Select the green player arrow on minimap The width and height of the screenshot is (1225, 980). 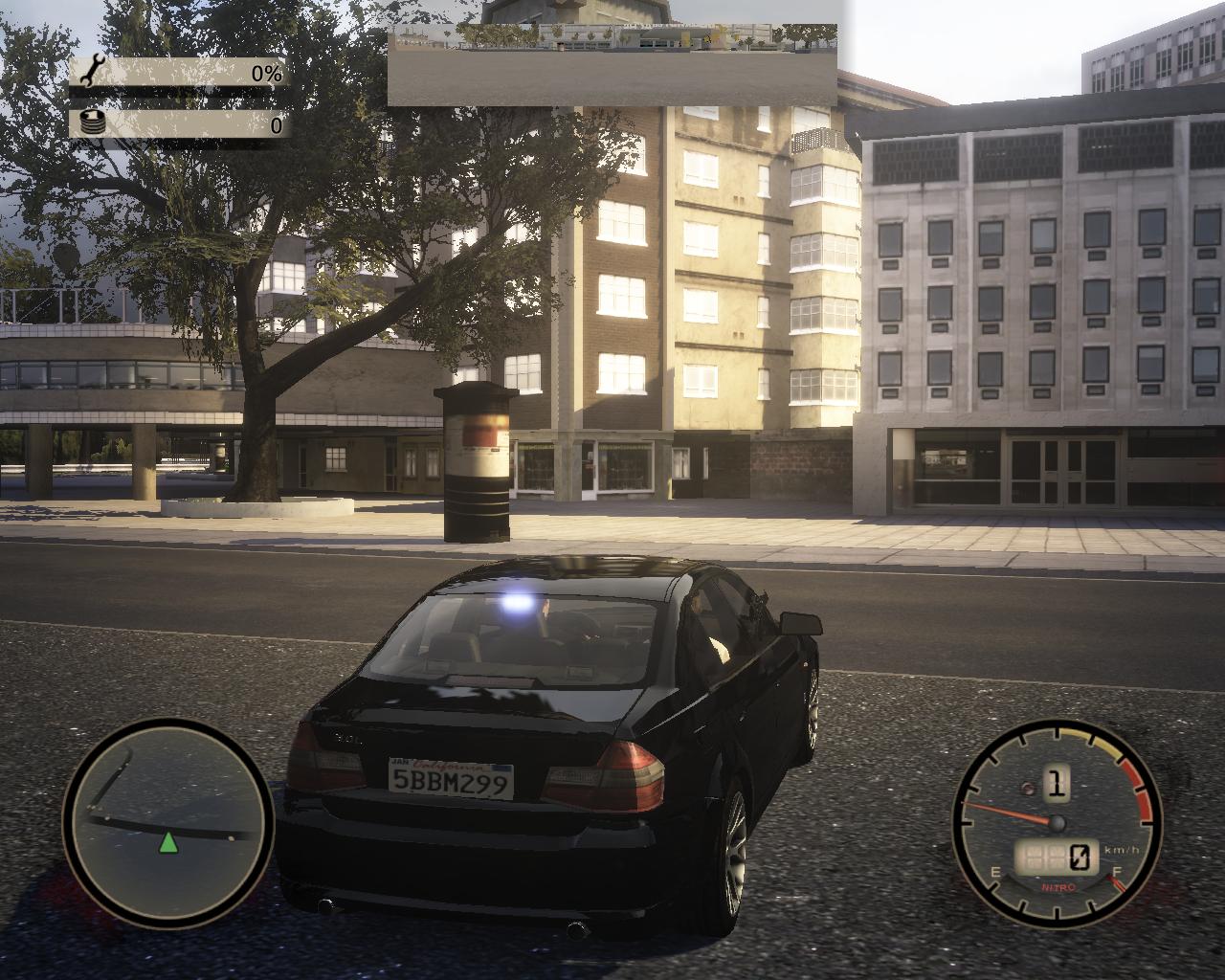pos(168,843)
